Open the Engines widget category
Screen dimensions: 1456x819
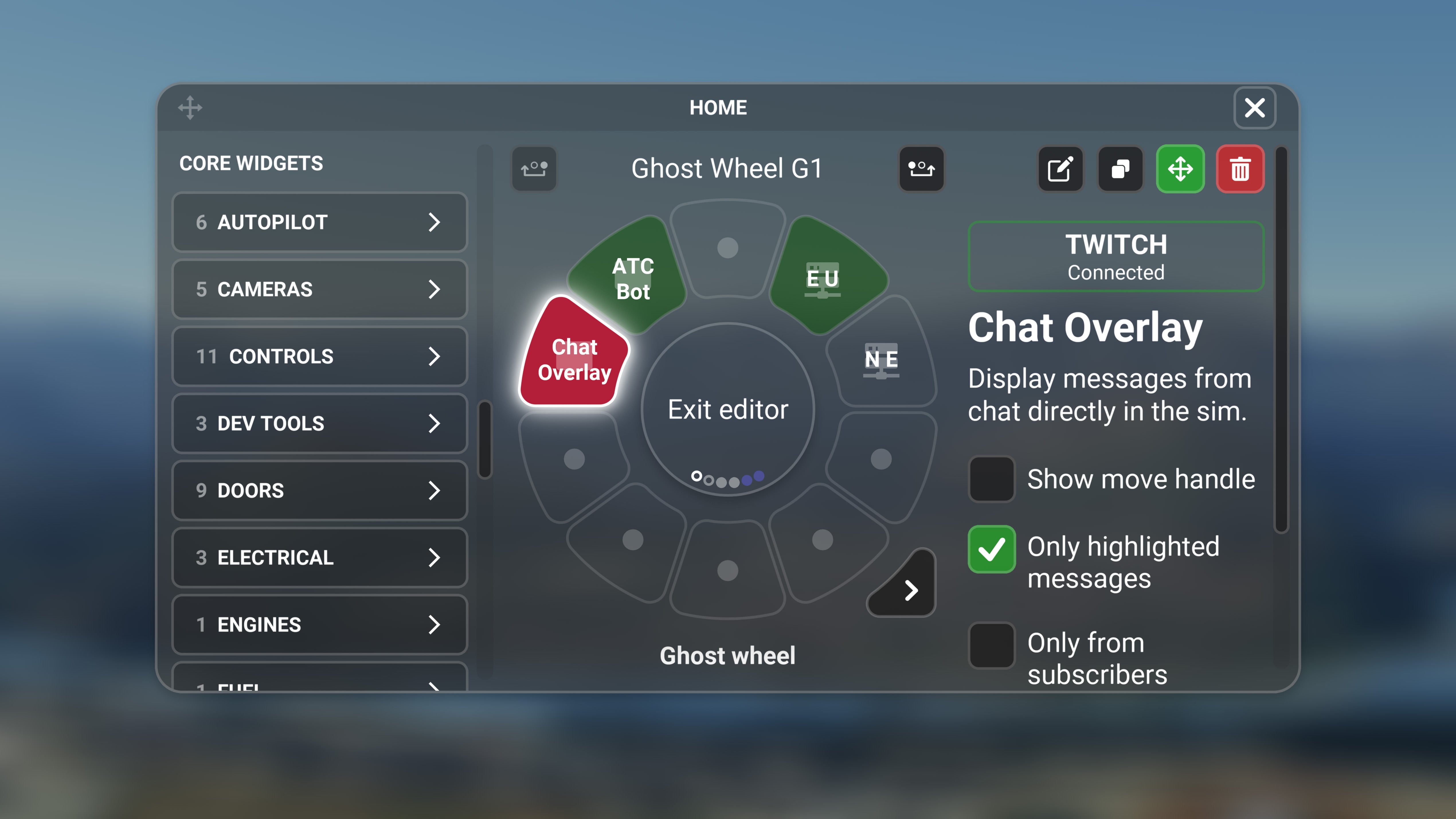click(x=319, y=625)
